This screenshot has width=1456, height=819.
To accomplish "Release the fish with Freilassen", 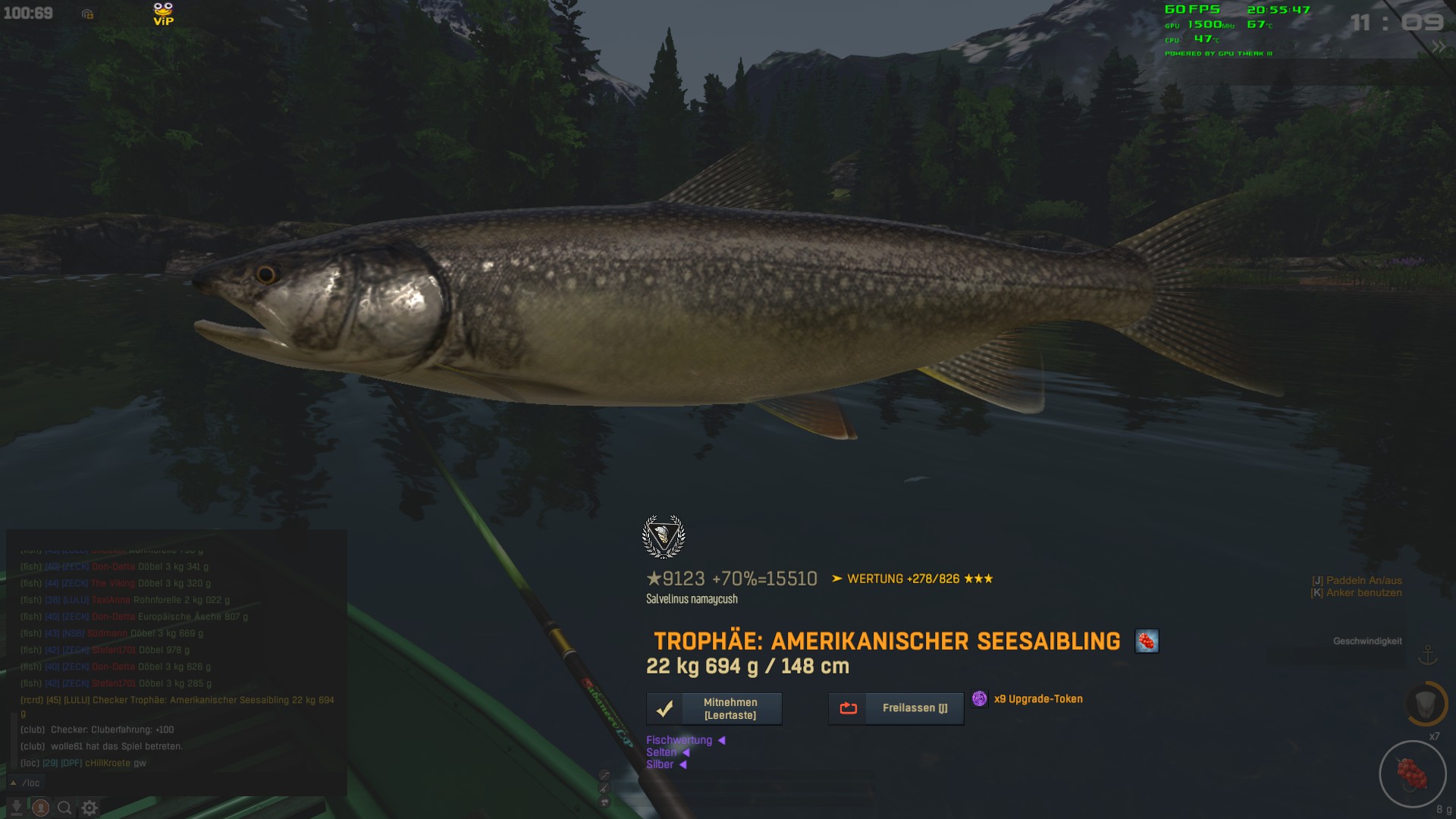I will click(x=896, y=708).
